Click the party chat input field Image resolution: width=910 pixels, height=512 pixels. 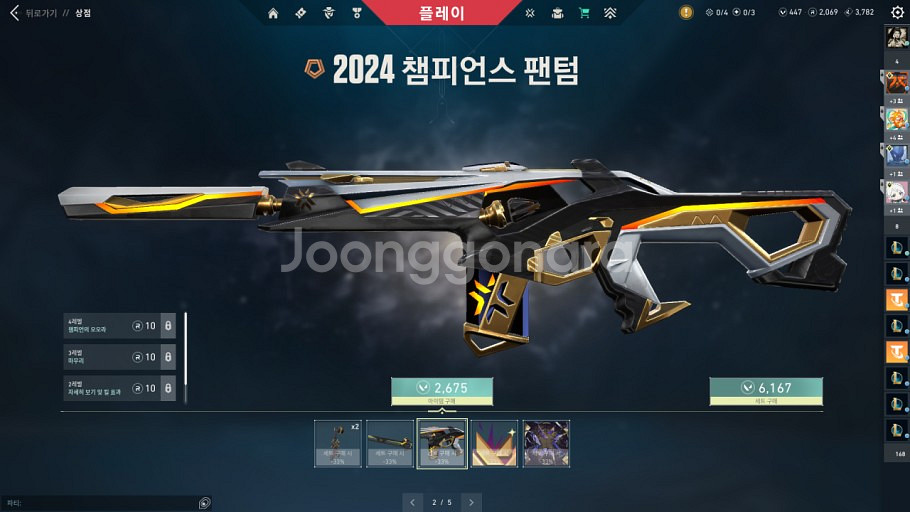[x=100, y=503]
